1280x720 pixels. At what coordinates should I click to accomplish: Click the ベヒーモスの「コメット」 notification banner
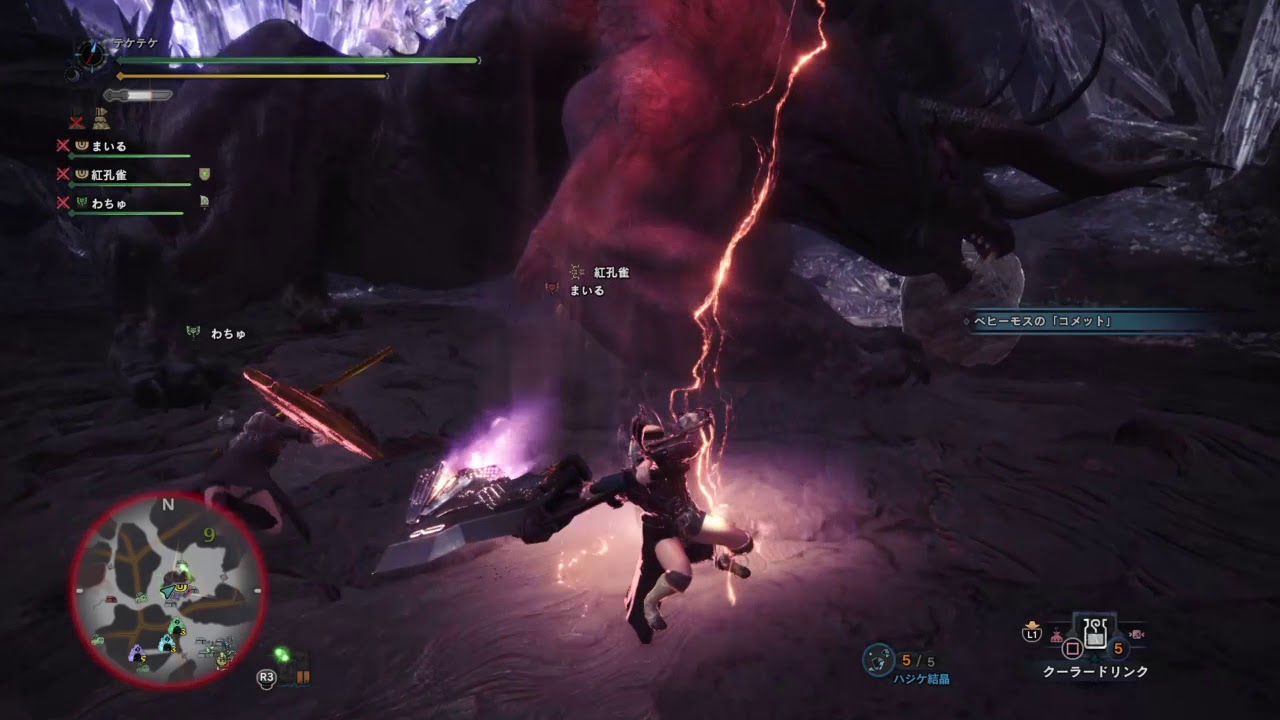(1090, 321)
